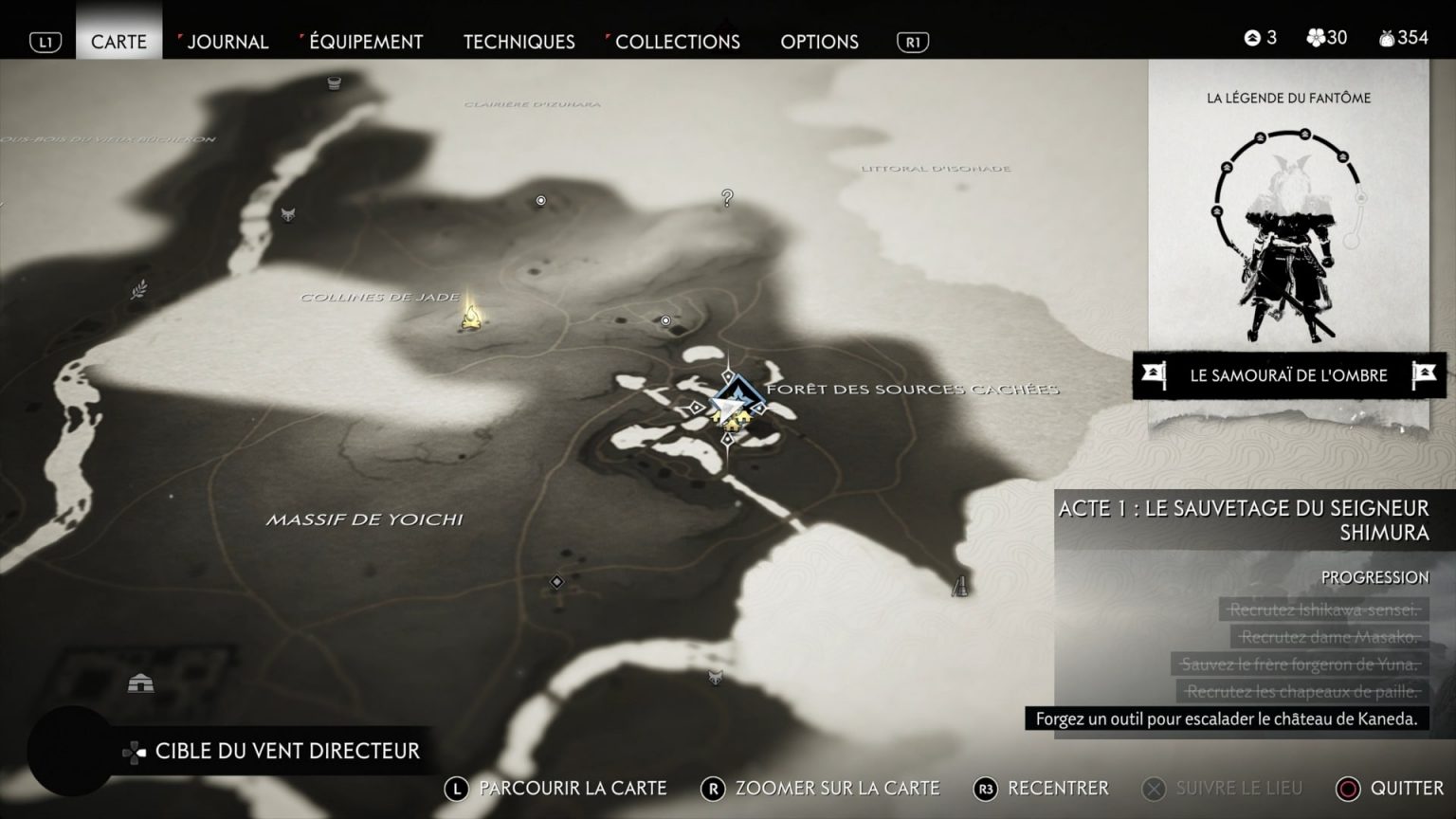
Task: Open the Légende du Fantôme progress panel
Action: (x=1288, y=218)
